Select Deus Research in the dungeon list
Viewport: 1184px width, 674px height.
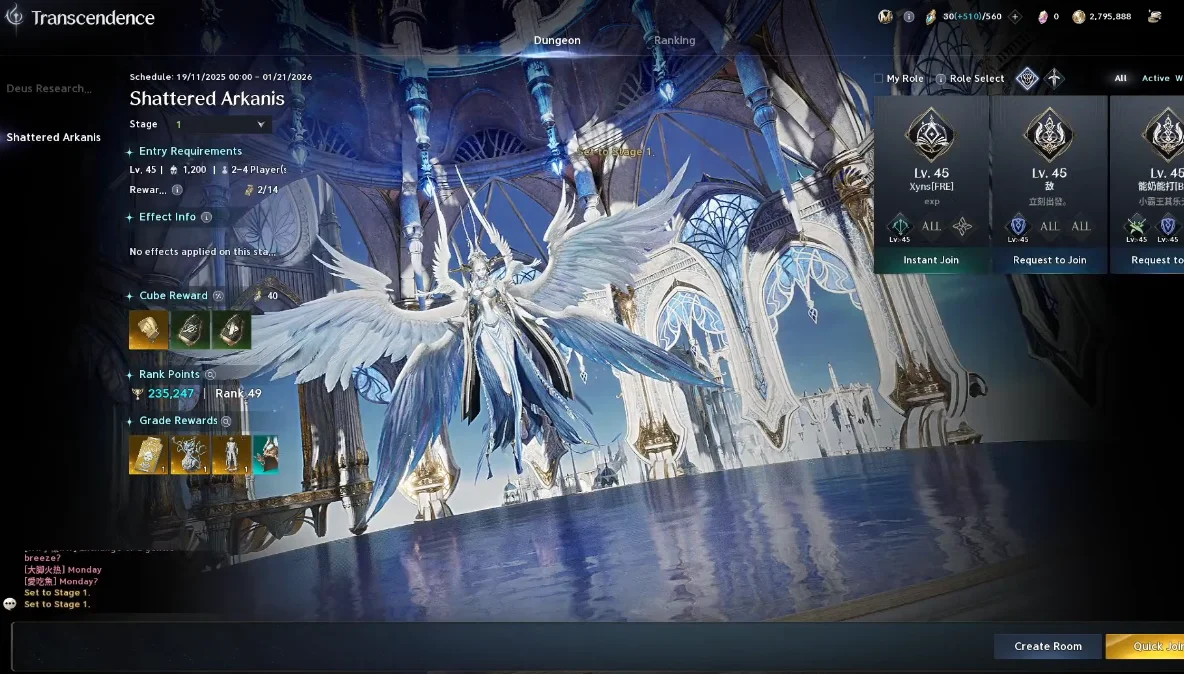(x=49, y=89)
